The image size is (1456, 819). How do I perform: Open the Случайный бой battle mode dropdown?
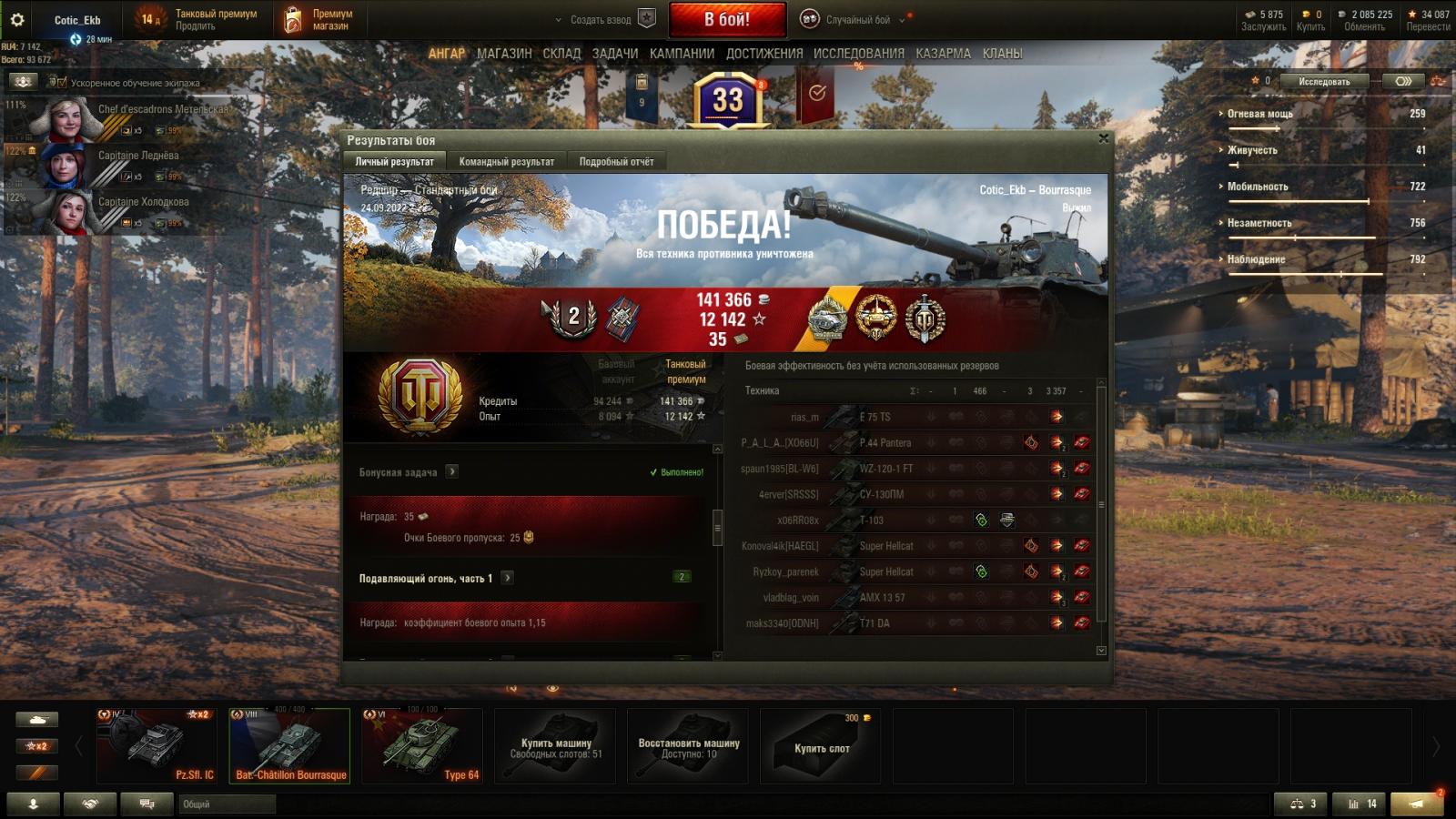857,19
